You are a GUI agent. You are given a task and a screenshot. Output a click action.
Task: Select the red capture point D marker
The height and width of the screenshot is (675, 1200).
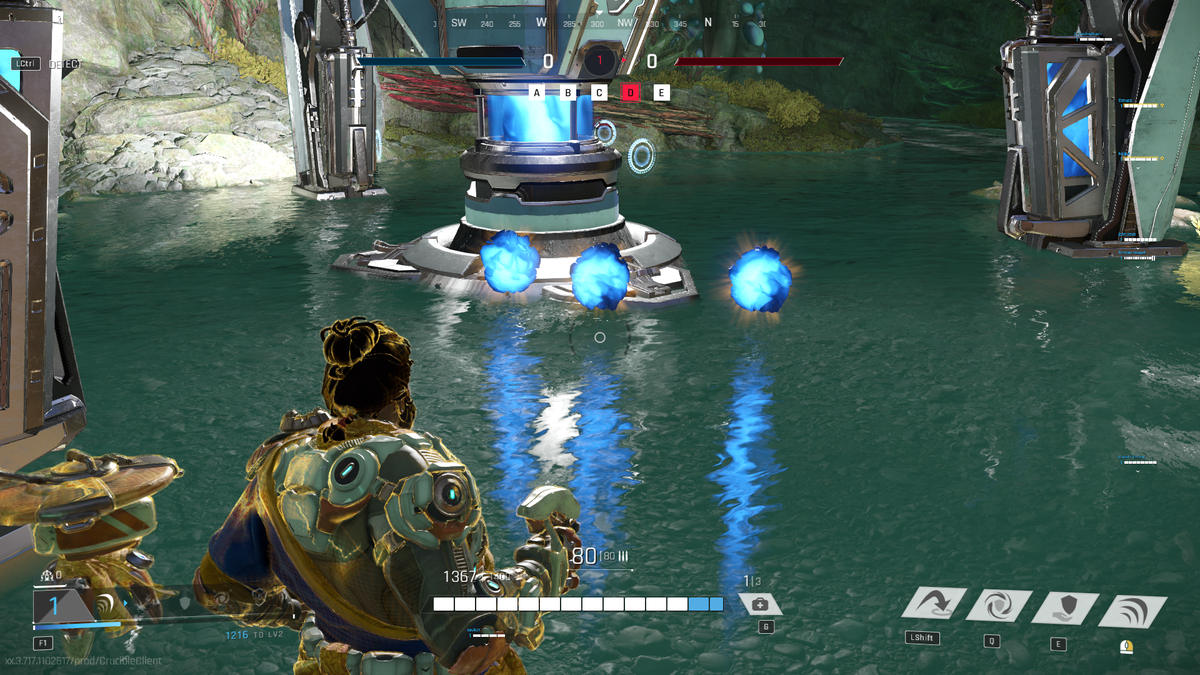tap(630, 93)
